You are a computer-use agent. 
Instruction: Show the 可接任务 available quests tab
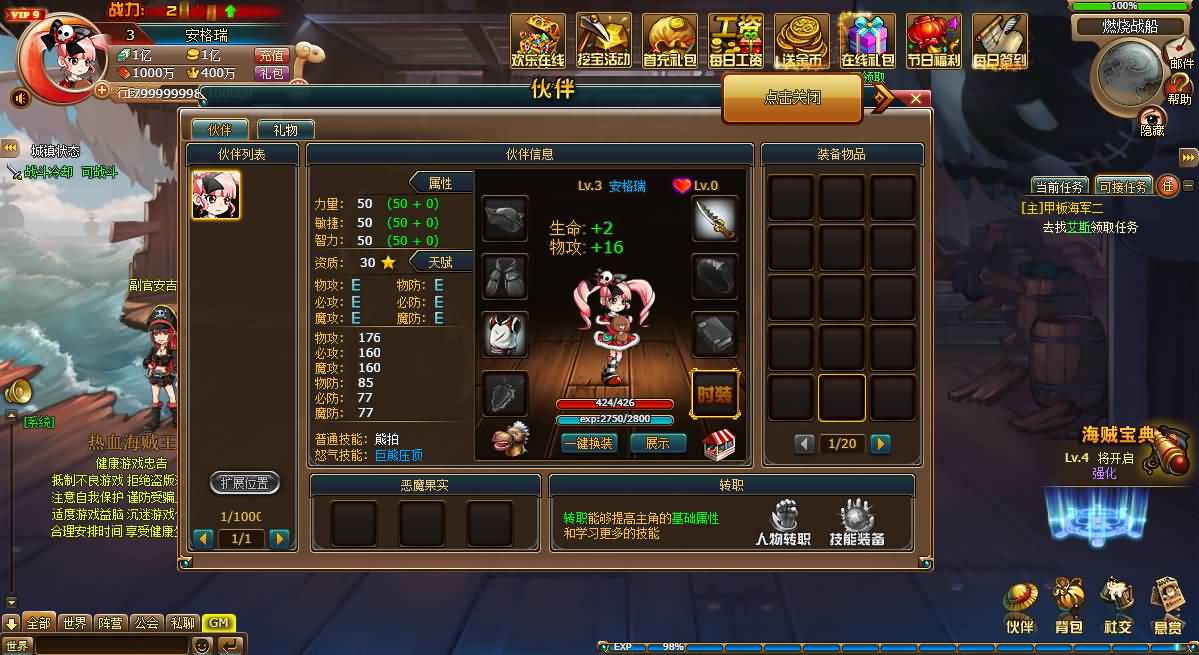1123,186
